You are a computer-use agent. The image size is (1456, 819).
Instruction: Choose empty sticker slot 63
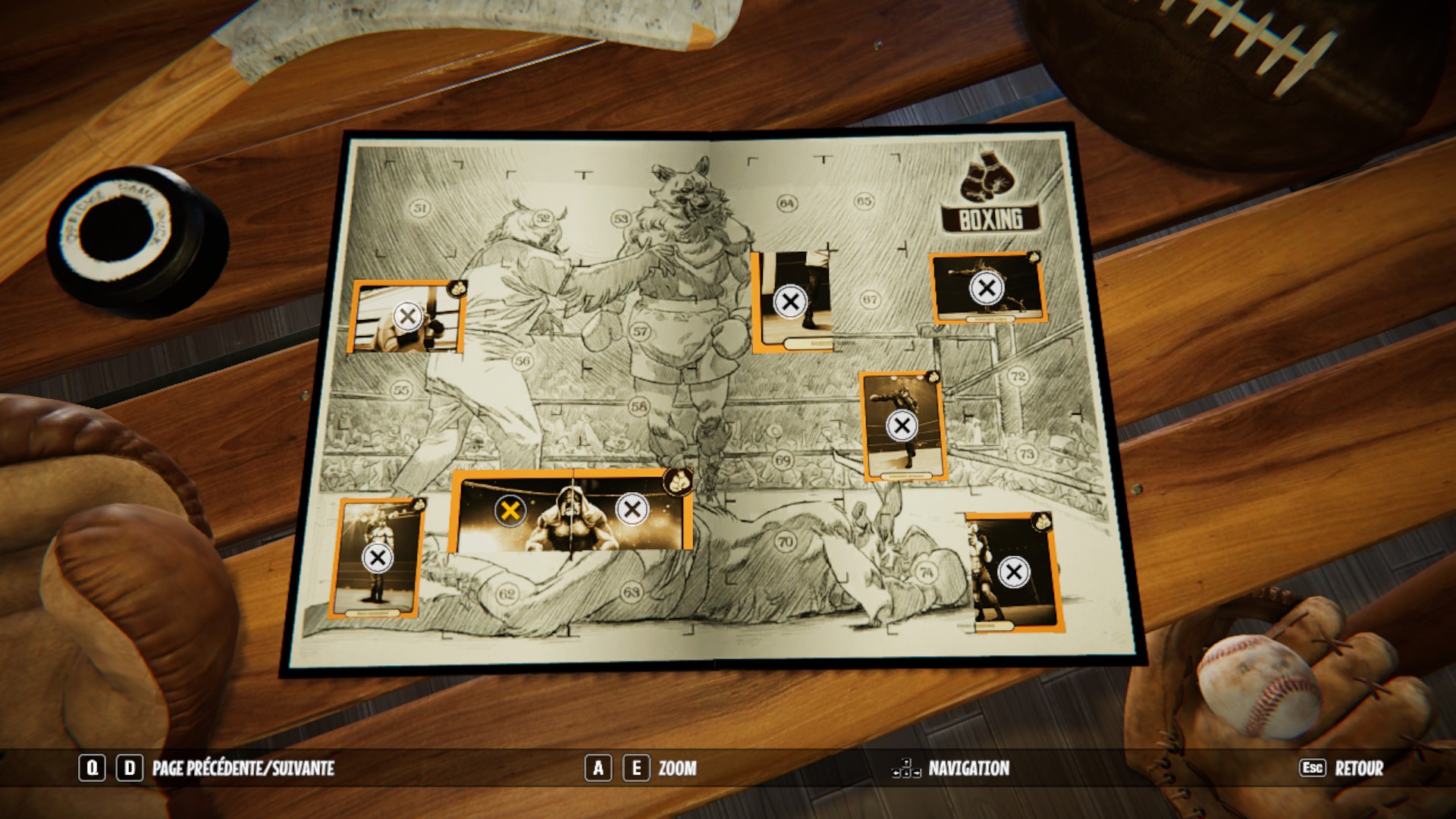[632, 591]
